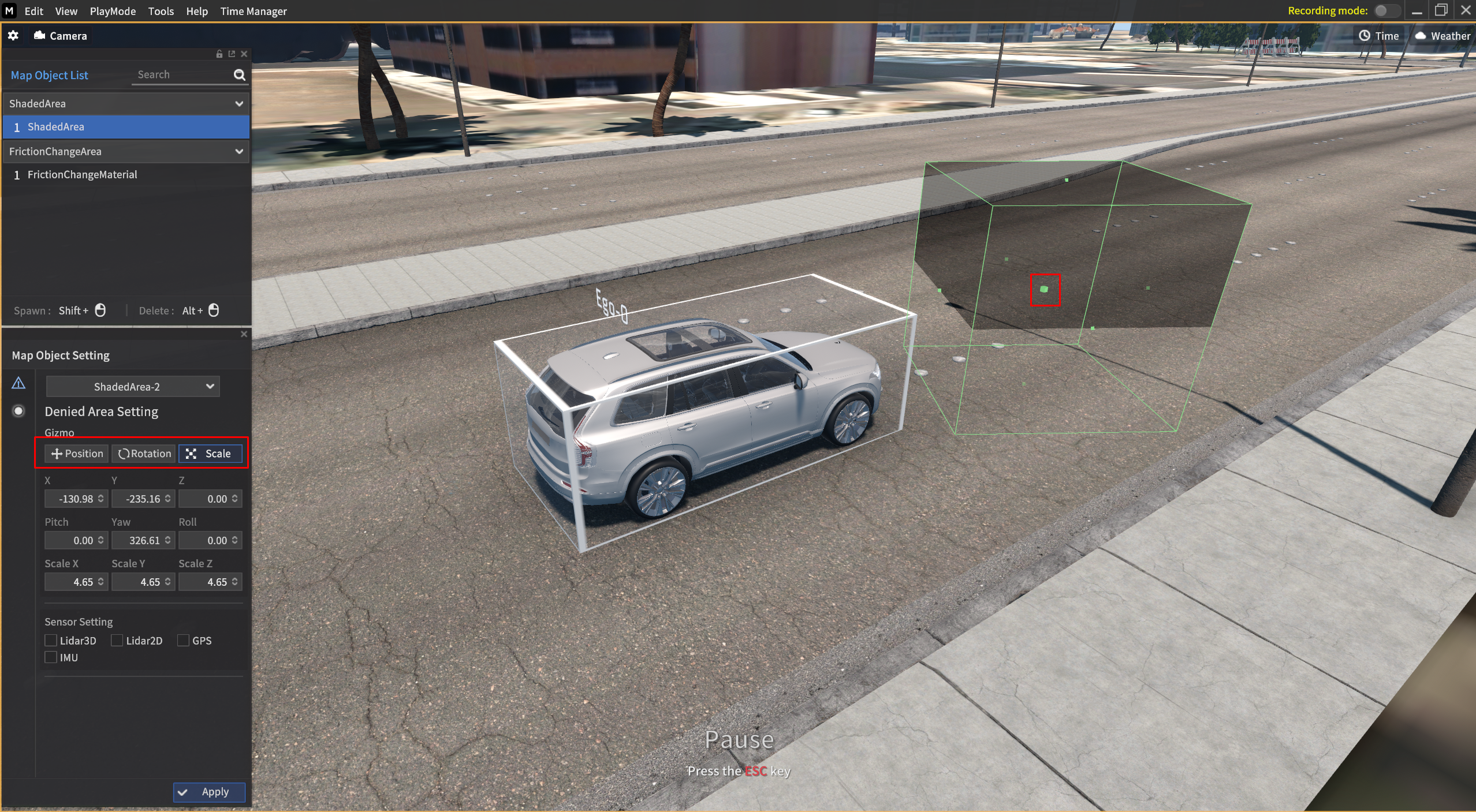Enable the Lidar3D sensor checkbox
Screen dimensions: 1476x812
tap(51, 641)
